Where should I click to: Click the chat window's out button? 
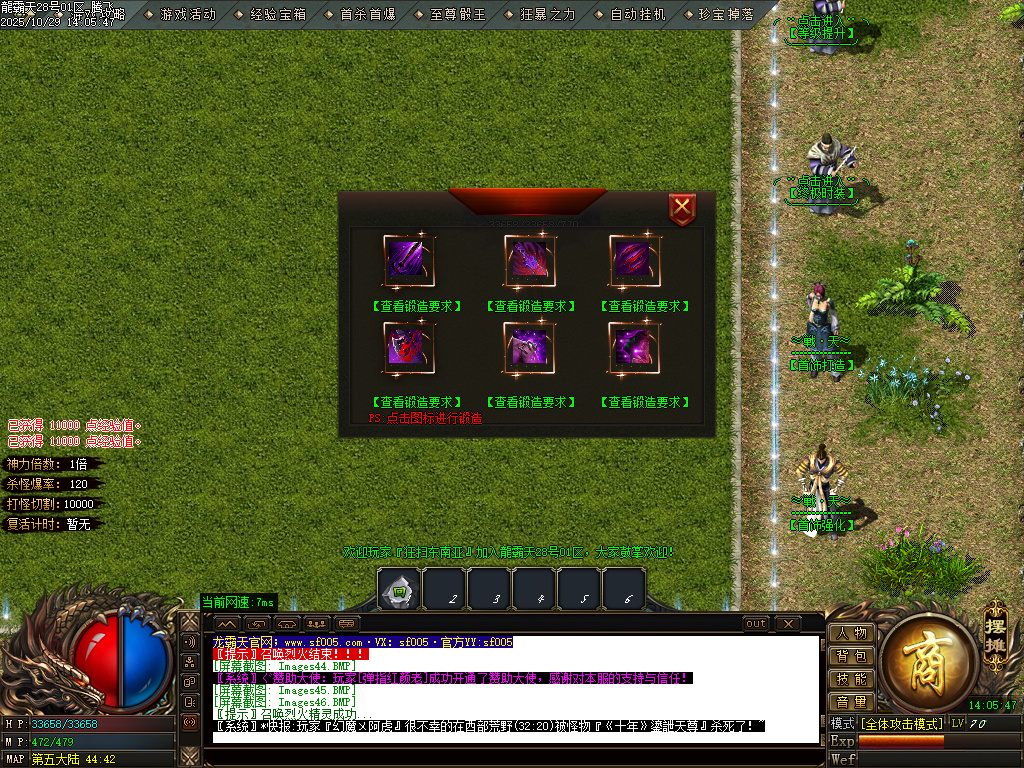(757, 624)
